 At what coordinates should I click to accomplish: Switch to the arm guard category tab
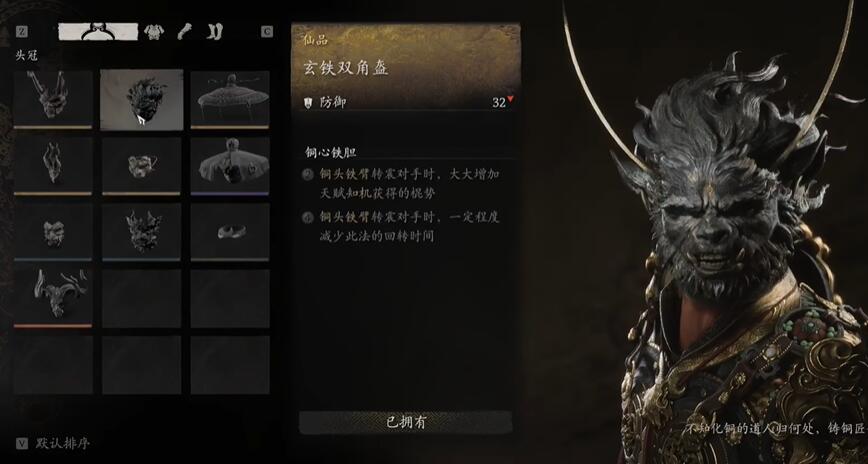(x=184, y=32)
